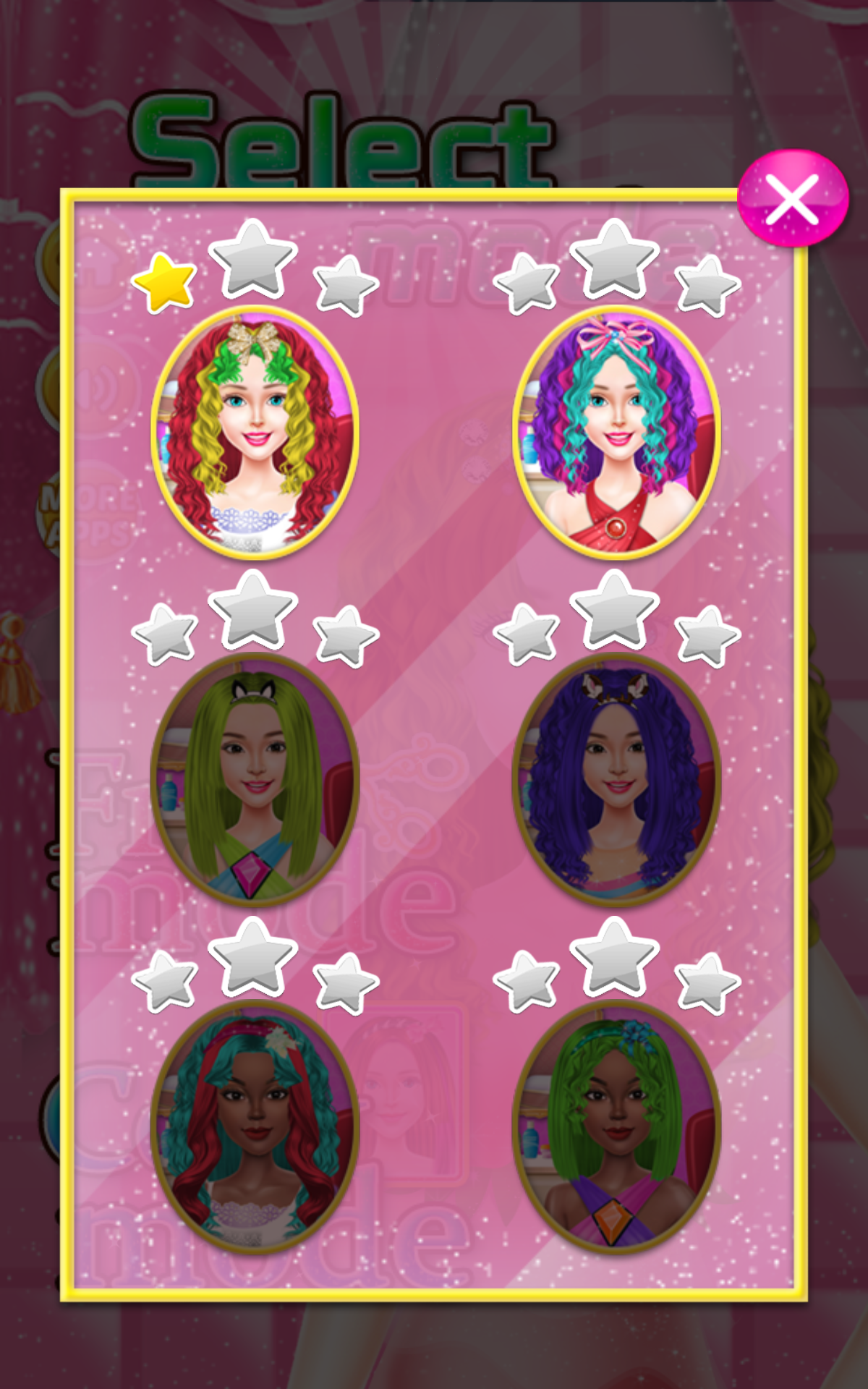
Task: Pick the bright green bob hair portrait
Action: pyautogui.click(x=616, y=1127)
